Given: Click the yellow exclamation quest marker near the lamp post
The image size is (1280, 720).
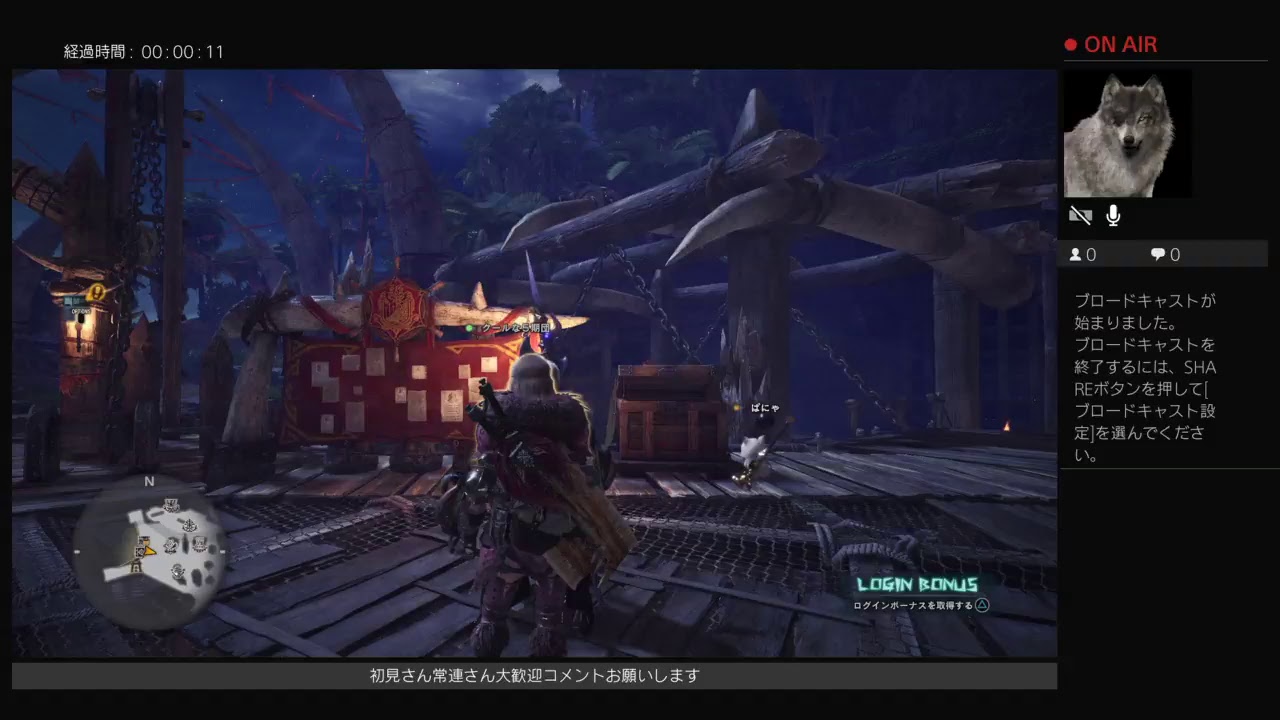Looking at the screenshot, I should [97, 291].
